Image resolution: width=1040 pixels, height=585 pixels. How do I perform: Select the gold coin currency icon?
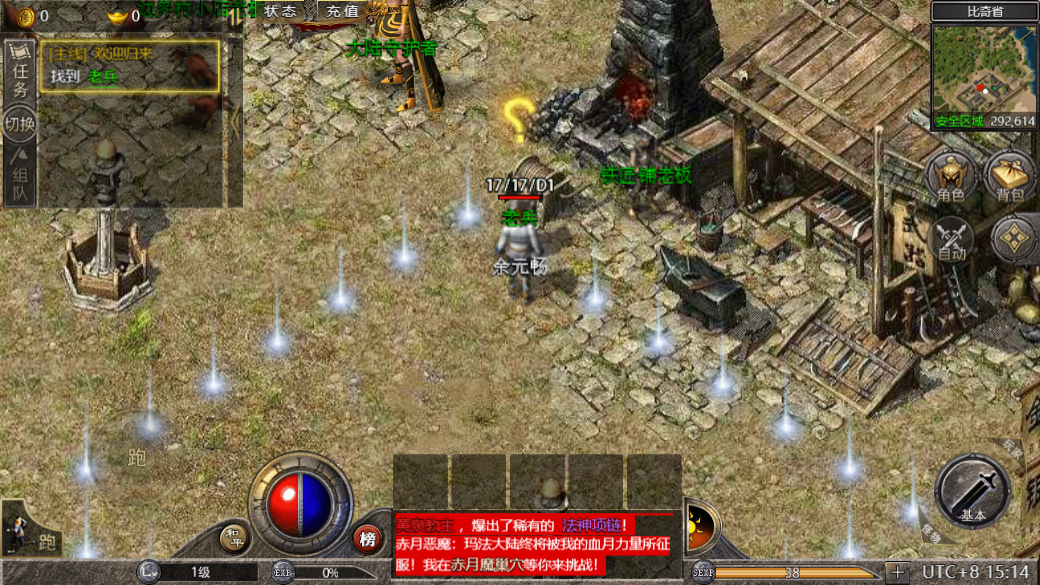(x=25, y=16)
